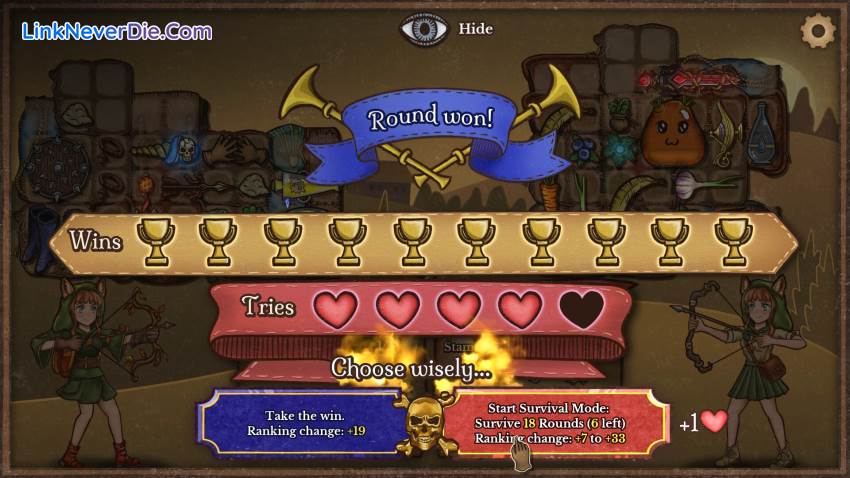The height and width of the screenshot is (478, 850).
Task: Choose 'Take the win' option
Action: click(x=301, y=423)
